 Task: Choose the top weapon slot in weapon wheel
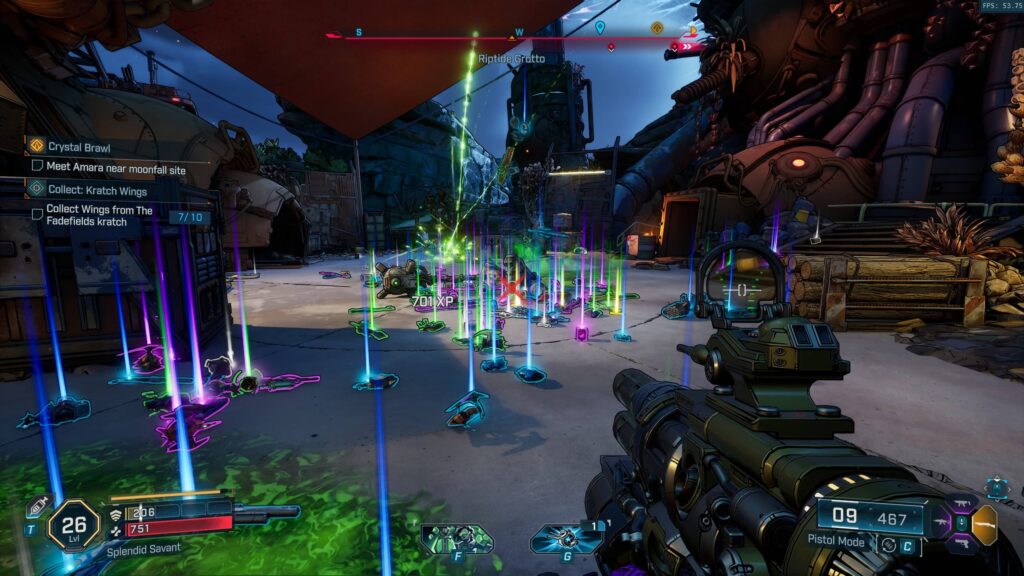(x=961, y=504)
